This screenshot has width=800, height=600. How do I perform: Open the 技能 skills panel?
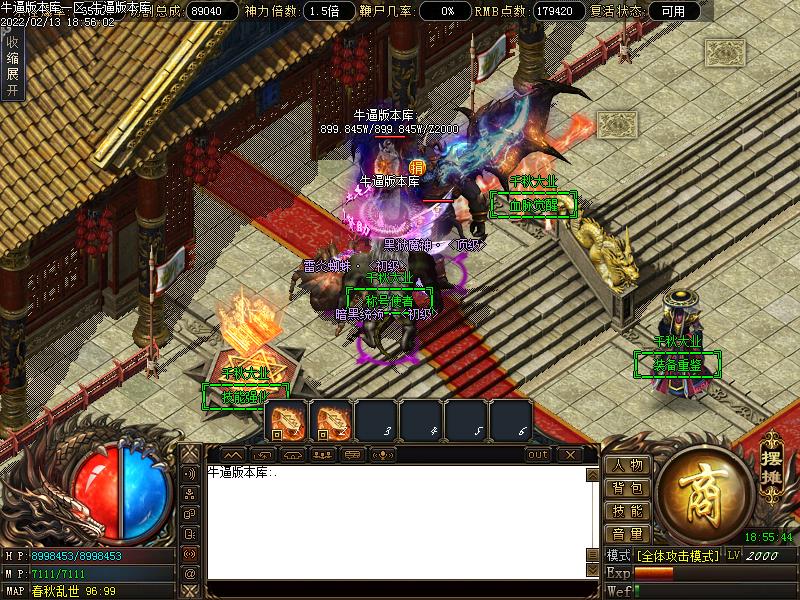click(628, 511)
